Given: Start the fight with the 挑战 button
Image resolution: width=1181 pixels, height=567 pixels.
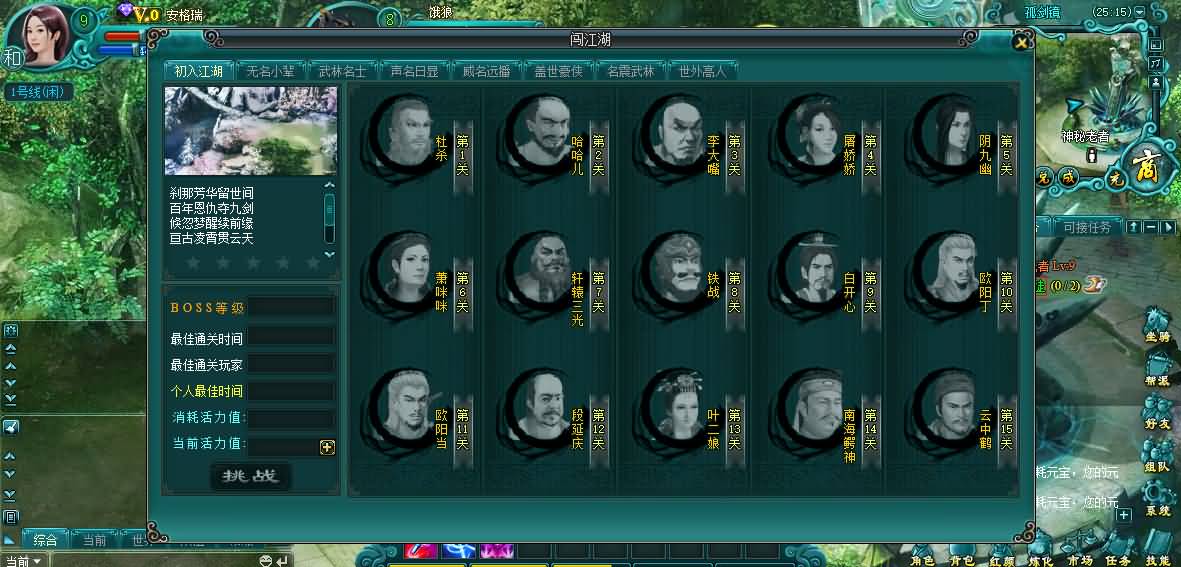Looking at the screenshot, I should pyautogui.click(x=251, y=476).
